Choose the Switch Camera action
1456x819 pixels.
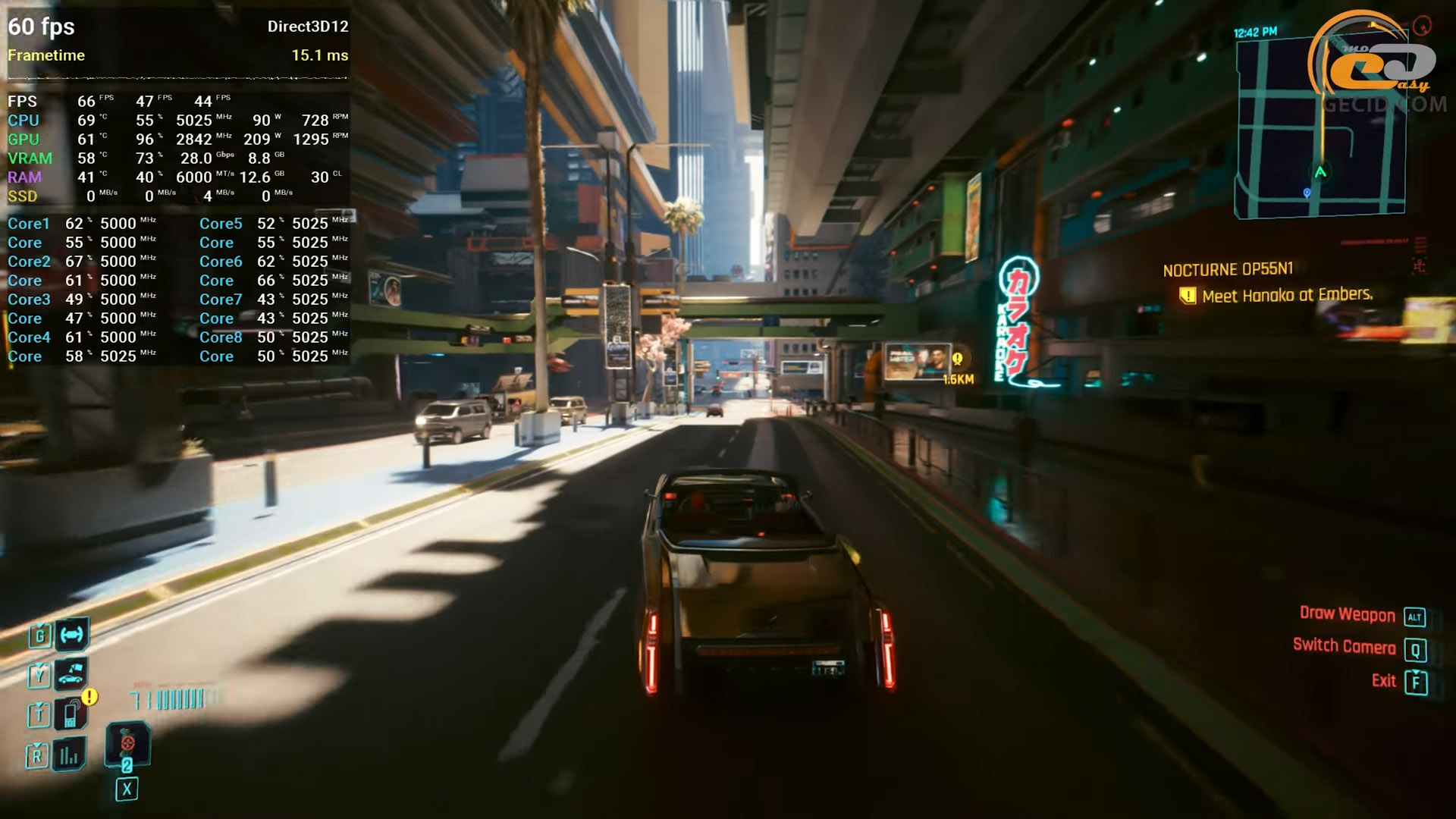click(x=1344, y=646)
